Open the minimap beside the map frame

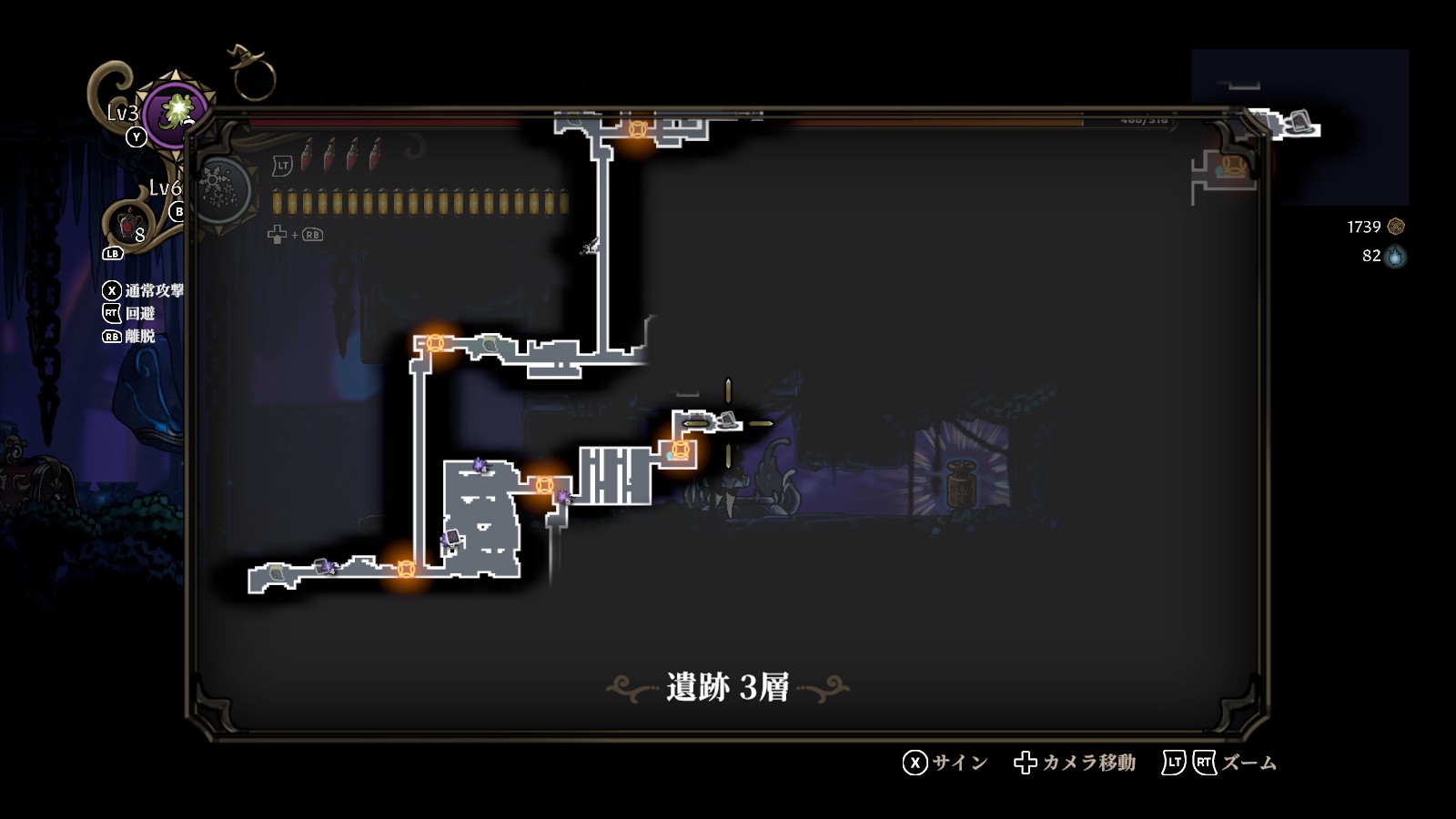coord(1299,126)
